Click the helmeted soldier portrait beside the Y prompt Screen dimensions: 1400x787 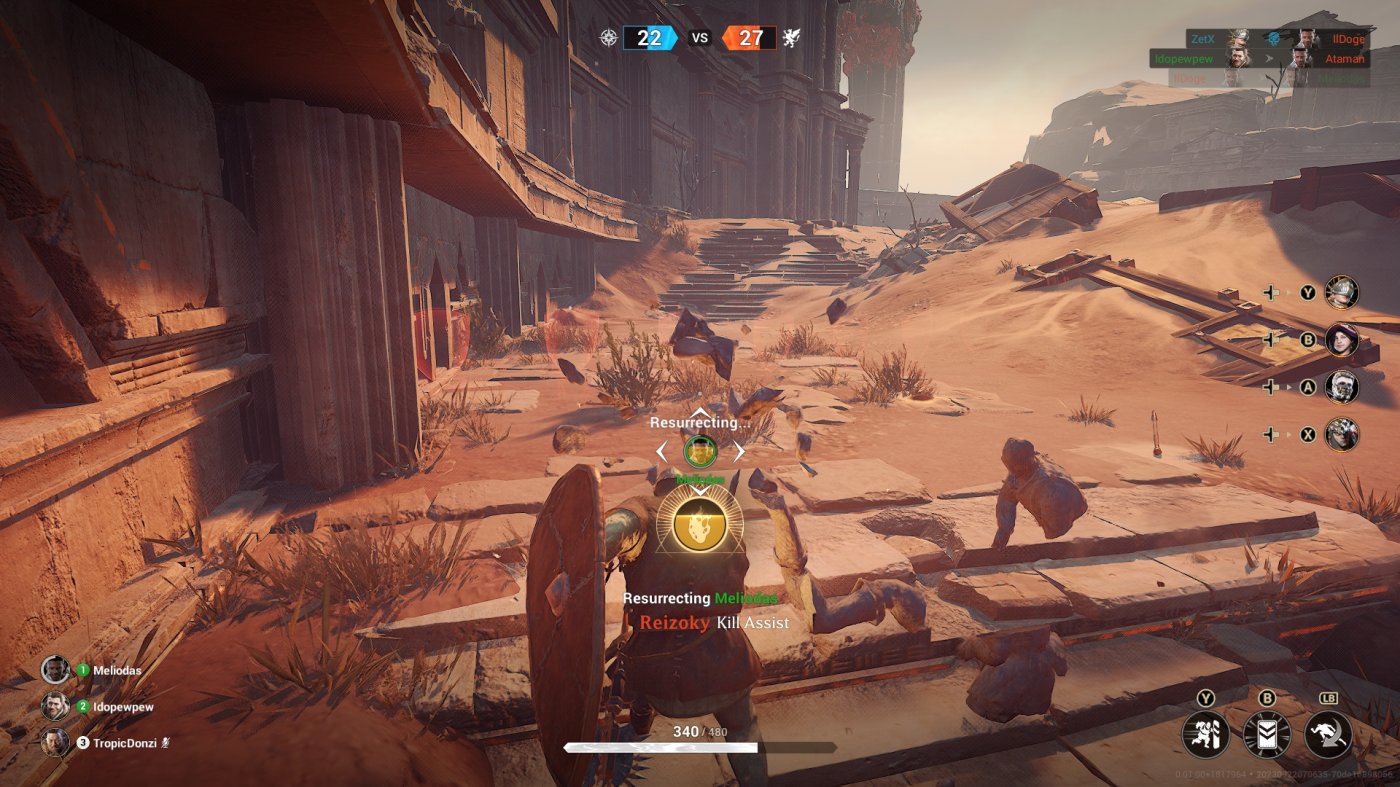(x=1340, y=290)
